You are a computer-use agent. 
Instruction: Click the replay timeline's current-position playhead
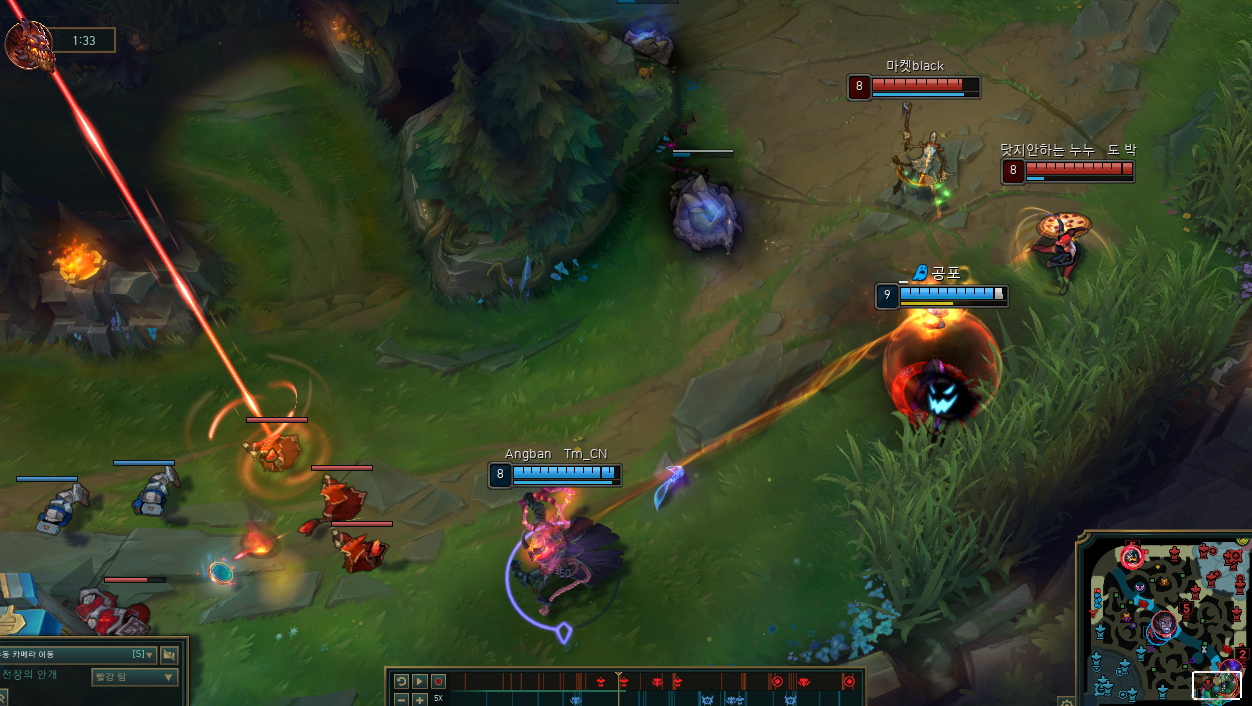click(x=619, y=680)
